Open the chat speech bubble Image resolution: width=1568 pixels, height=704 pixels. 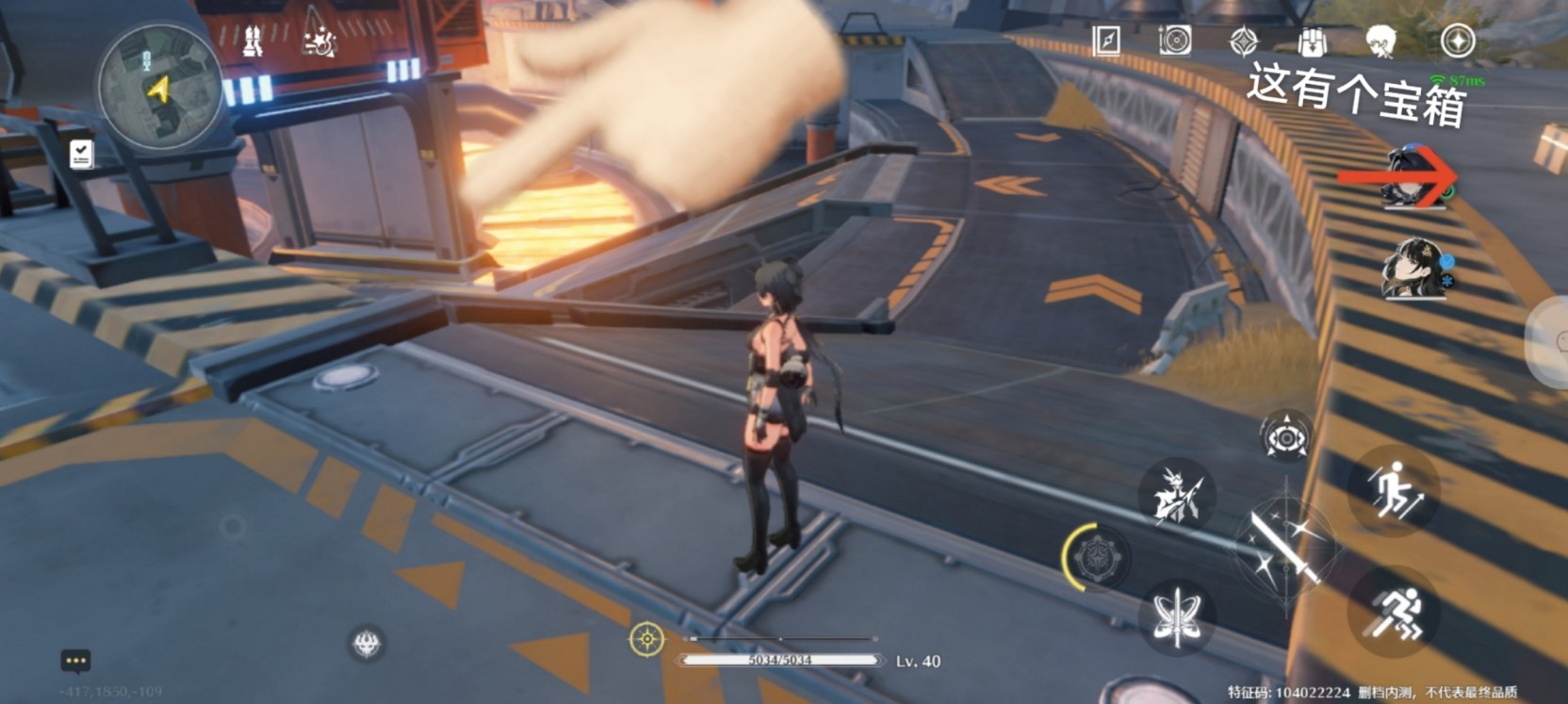click(x=75, y=661)
